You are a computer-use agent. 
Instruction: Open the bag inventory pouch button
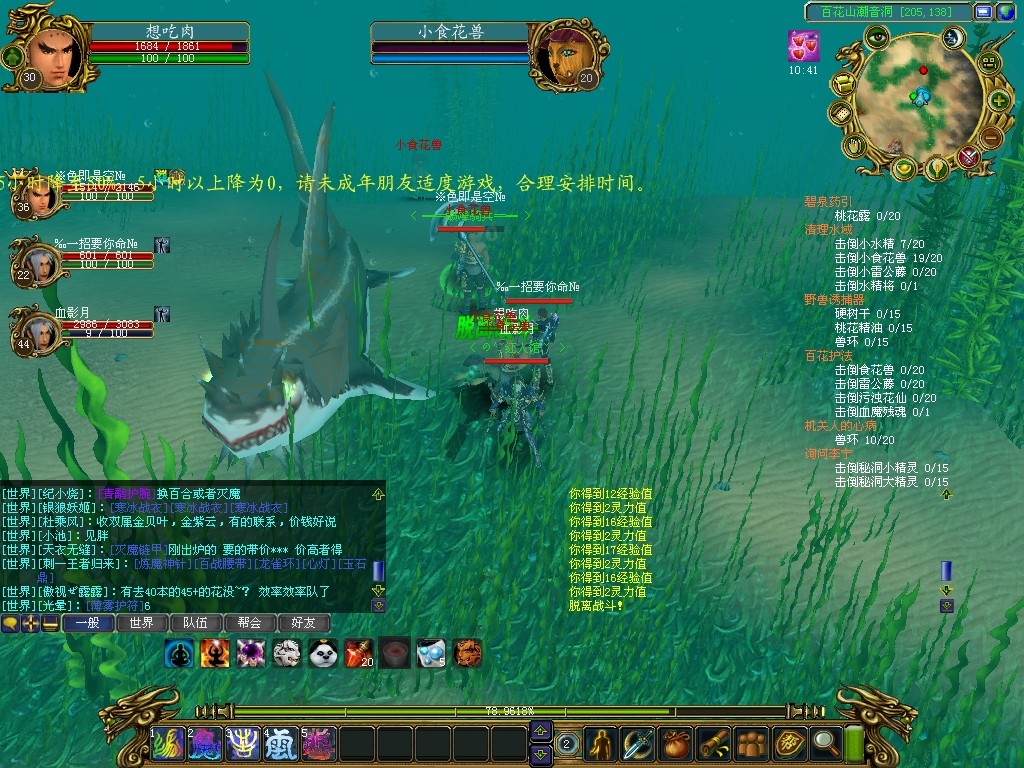point(676,743)
